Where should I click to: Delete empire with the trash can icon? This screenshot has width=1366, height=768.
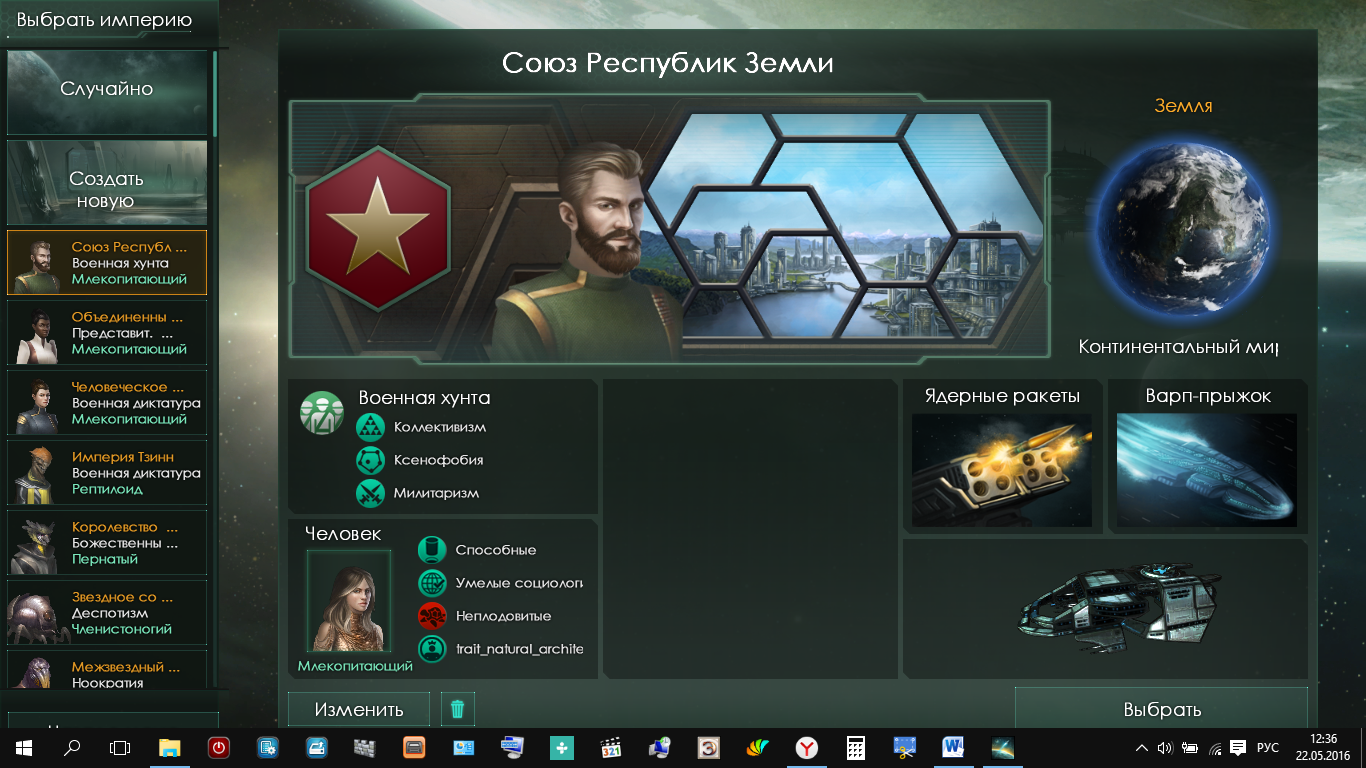pyautogui.click(x=458, y=709)
